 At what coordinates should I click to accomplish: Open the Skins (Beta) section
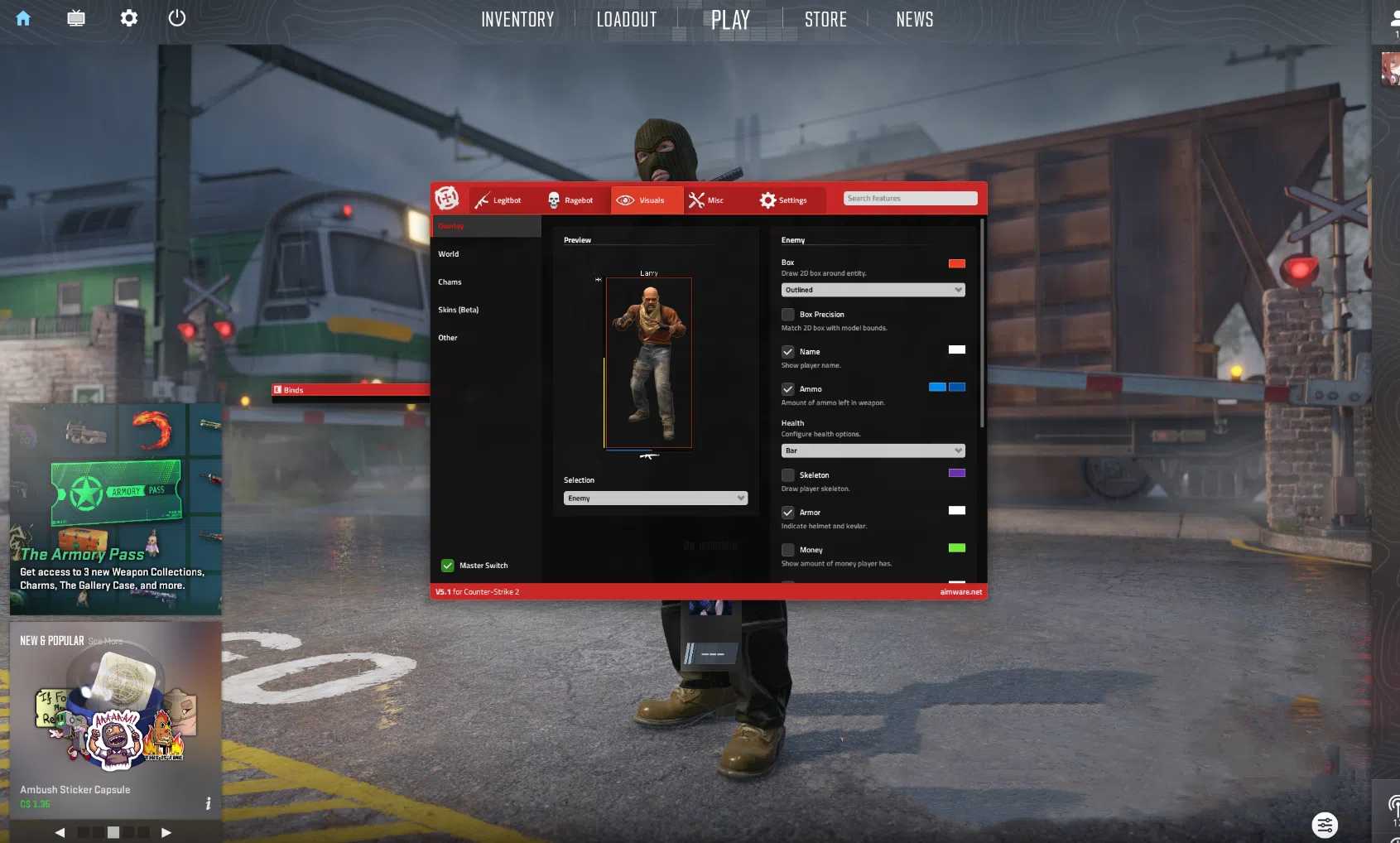(x=459, y=310)
